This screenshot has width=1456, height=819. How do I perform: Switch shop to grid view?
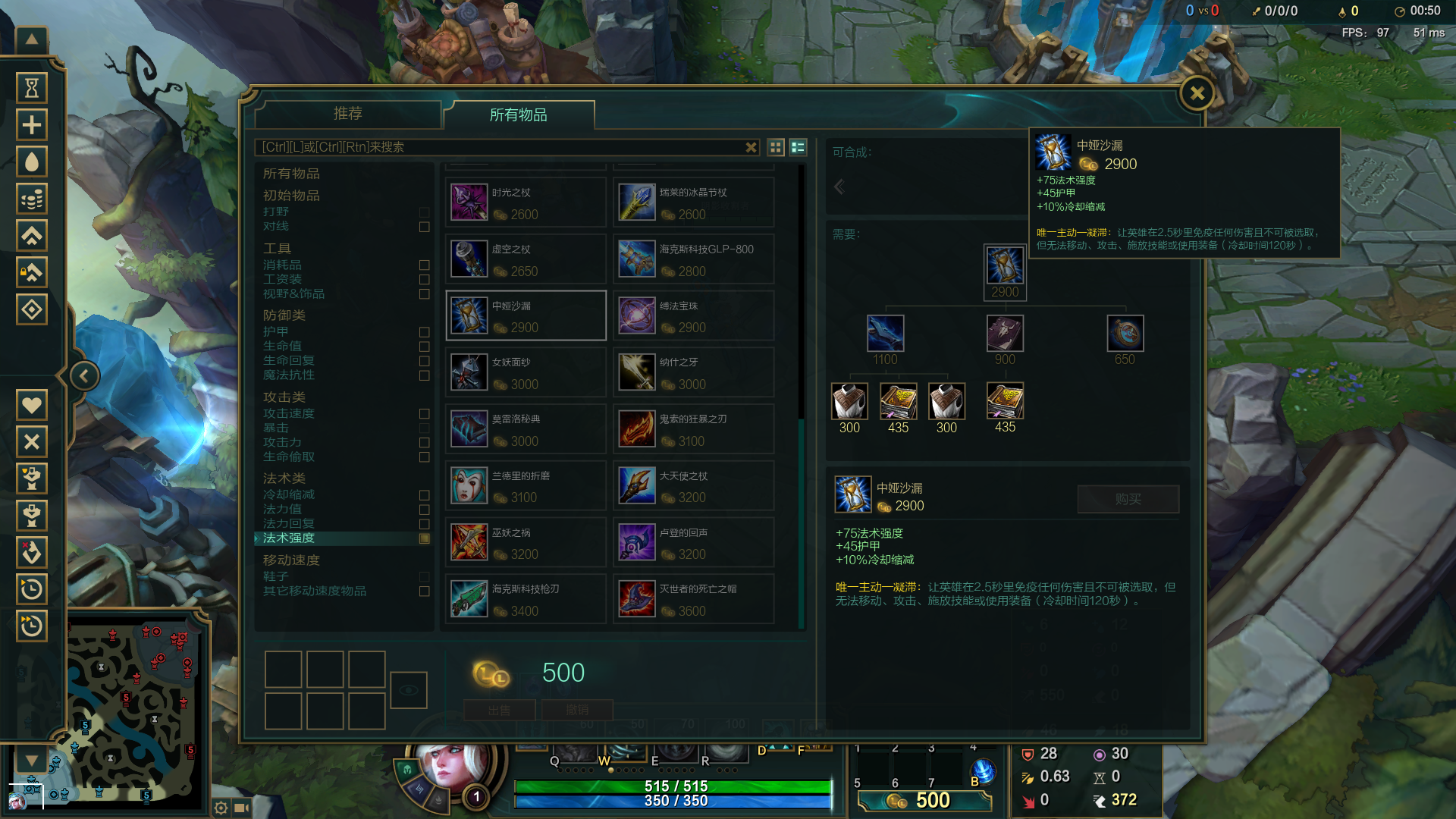(x=776, y=147)
